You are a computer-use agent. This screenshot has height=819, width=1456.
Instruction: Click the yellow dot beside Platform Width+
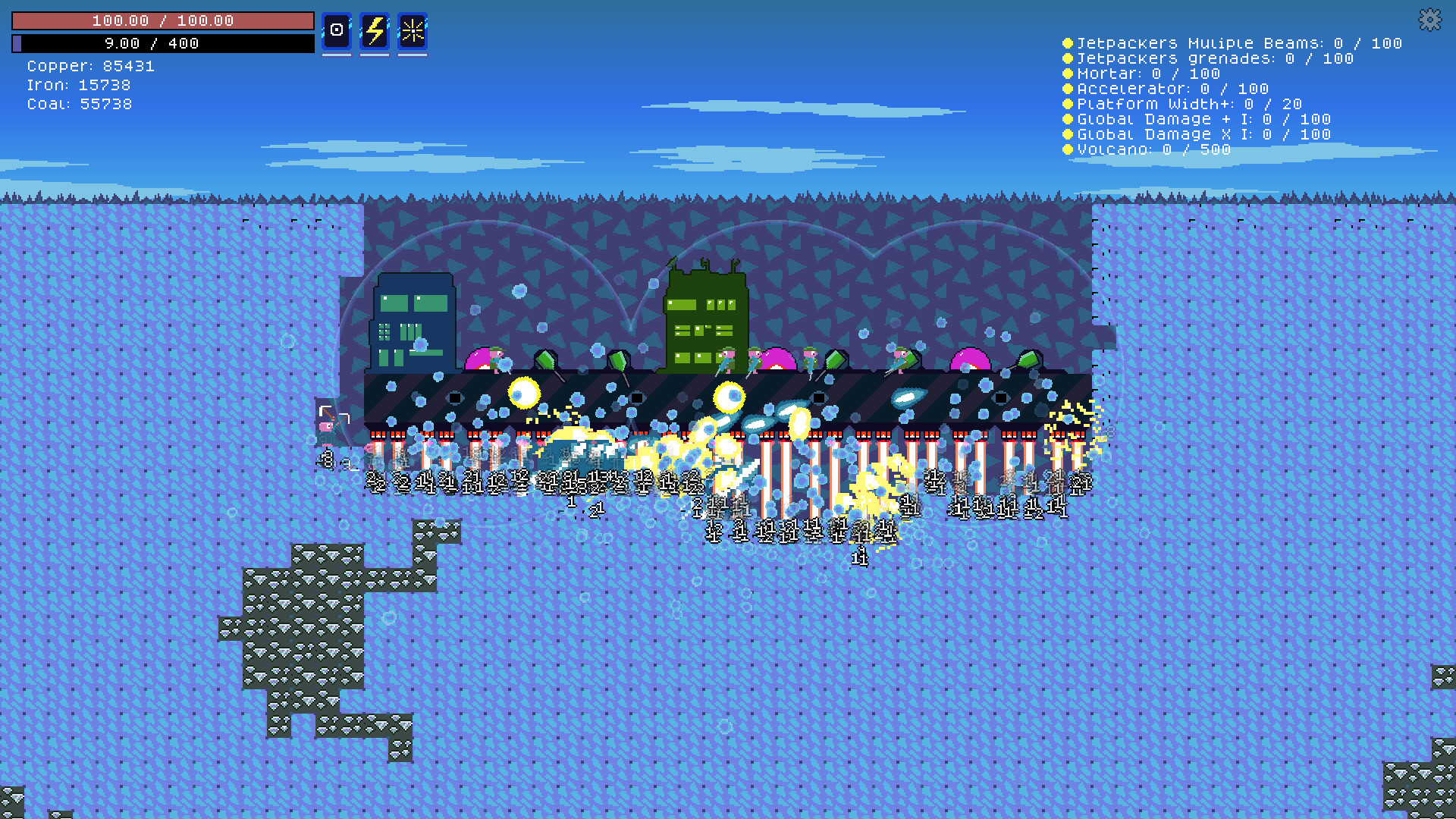(x=1068, y=104)
